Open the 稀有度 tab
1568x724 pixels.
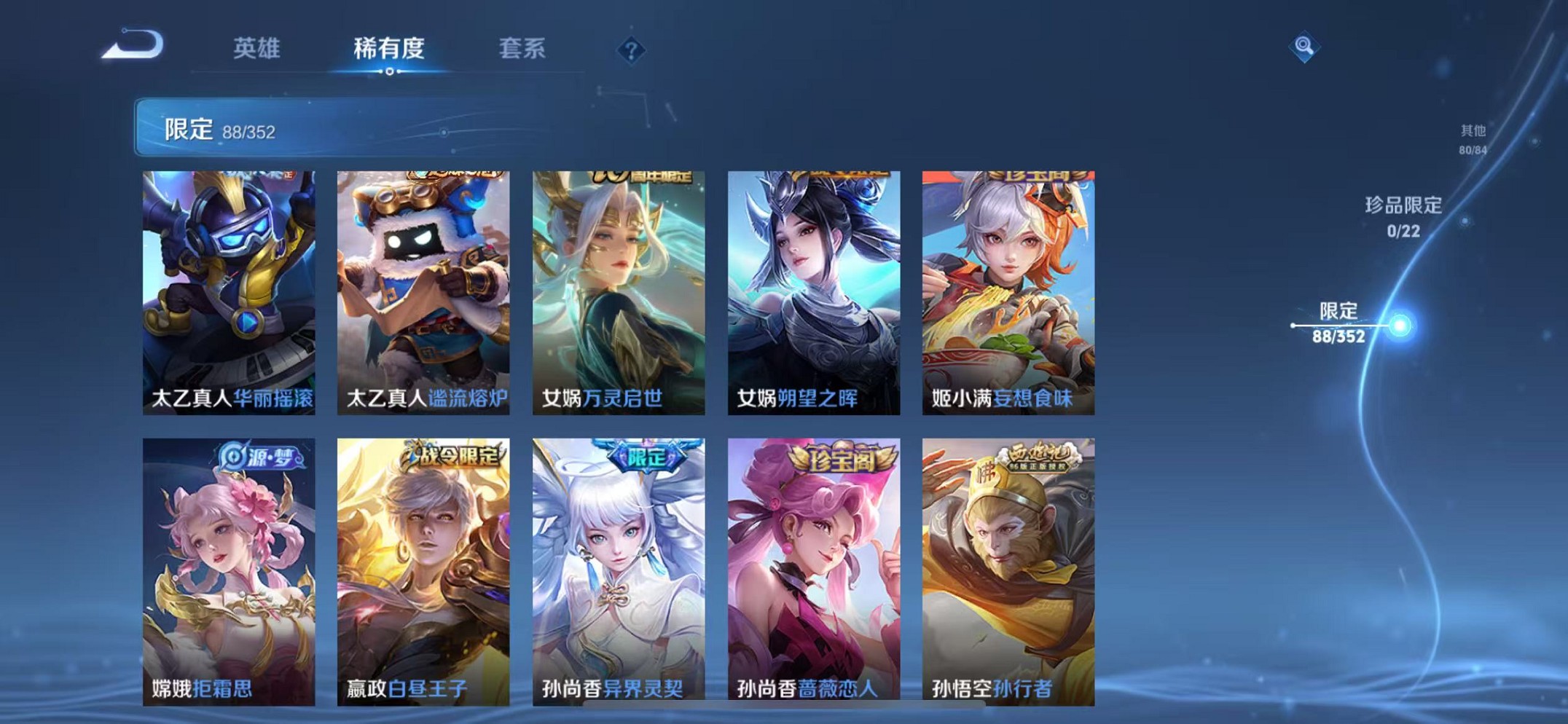click(389, 50)
